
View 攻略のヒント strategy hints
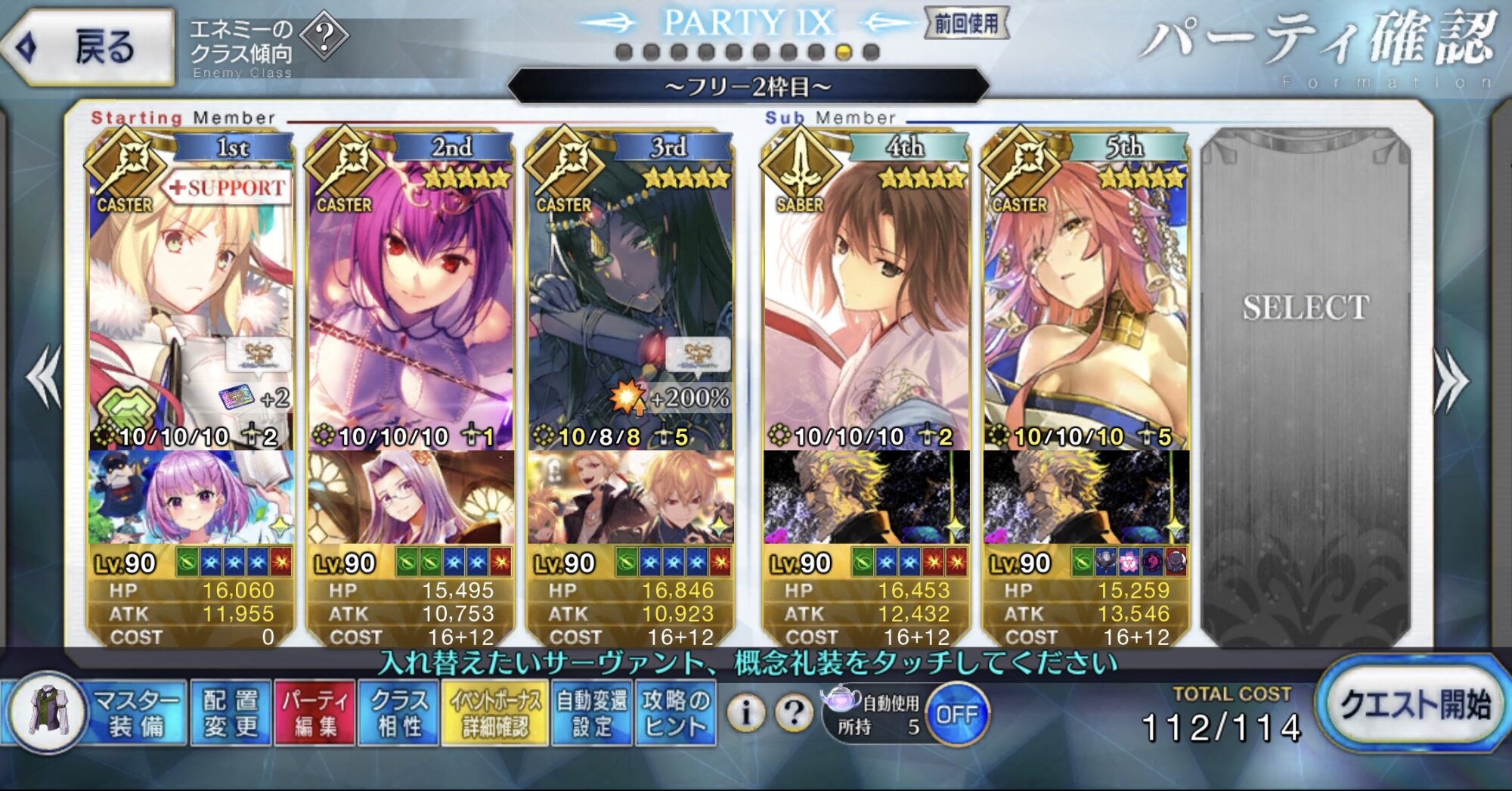675,714
